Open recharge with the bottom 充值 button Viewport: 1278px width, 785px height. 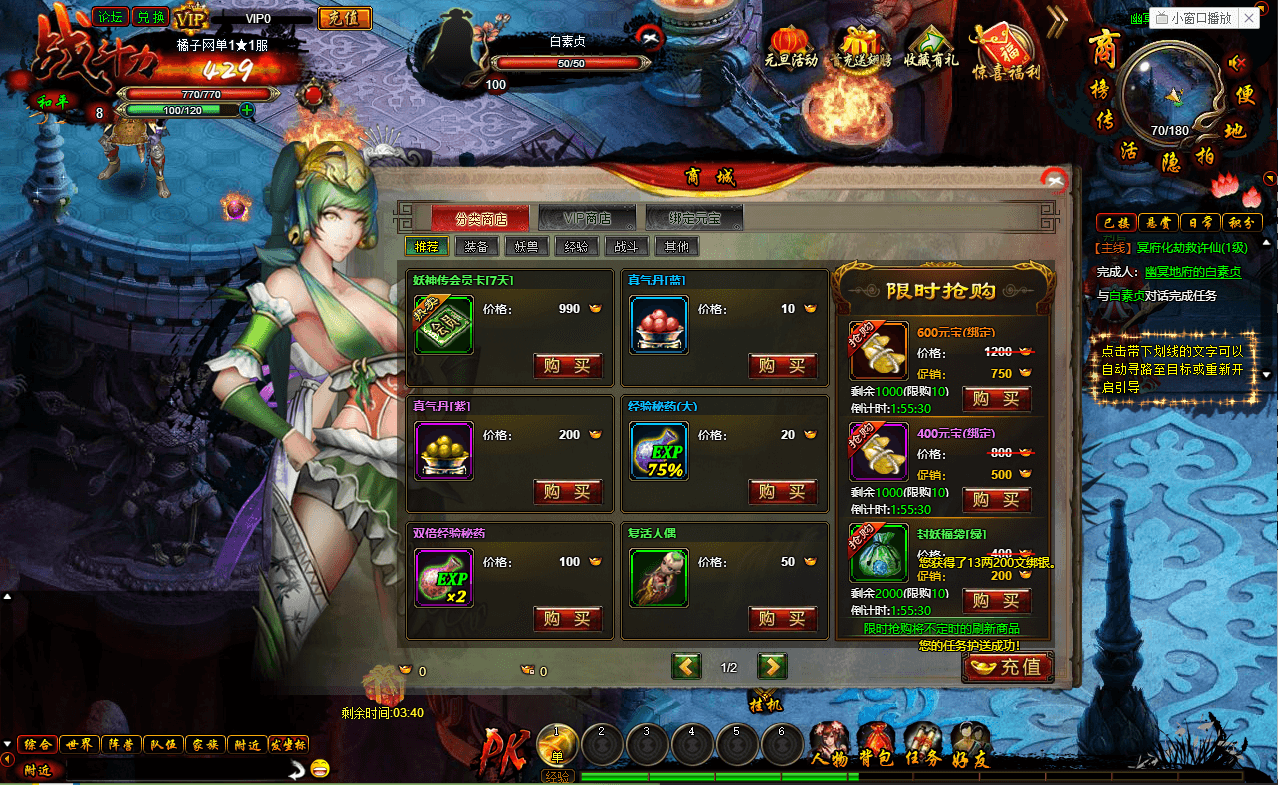1008,667
